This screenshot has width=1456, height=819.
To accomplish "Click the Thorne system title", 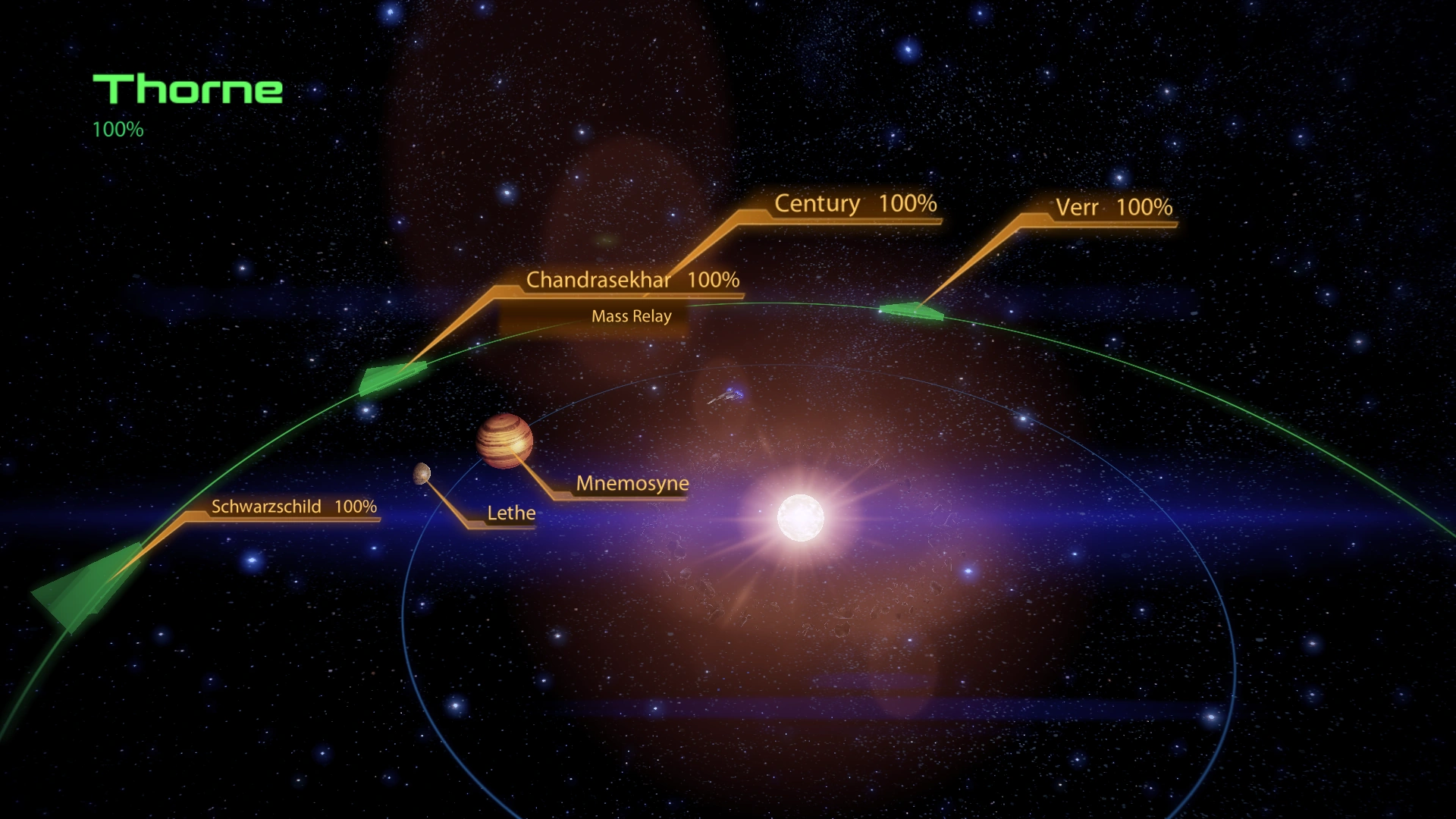I will 185,89.
